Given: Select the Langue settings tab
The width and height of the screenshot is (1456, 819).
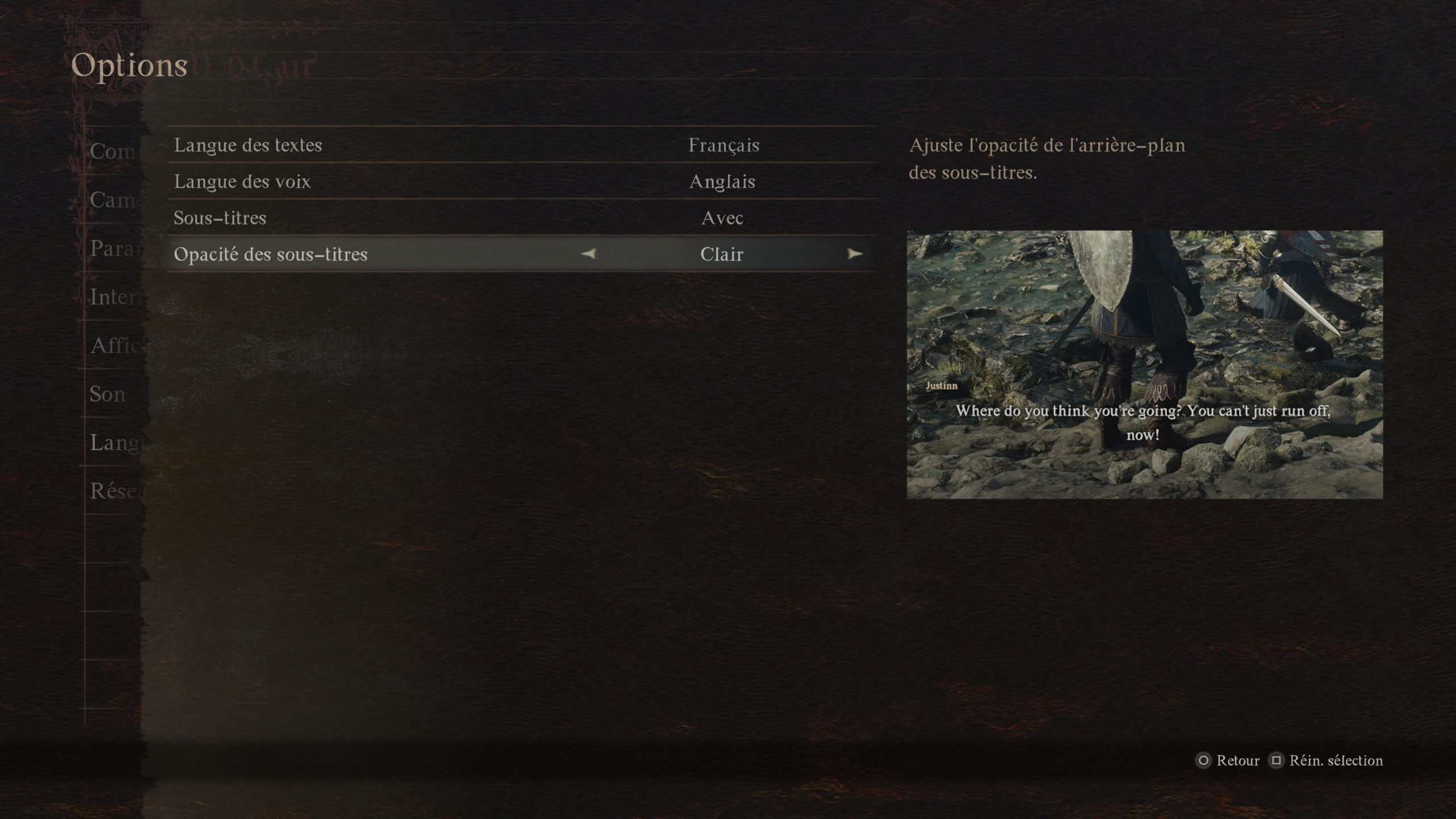Looking at the screenshot, I should (x=114, y=442).
